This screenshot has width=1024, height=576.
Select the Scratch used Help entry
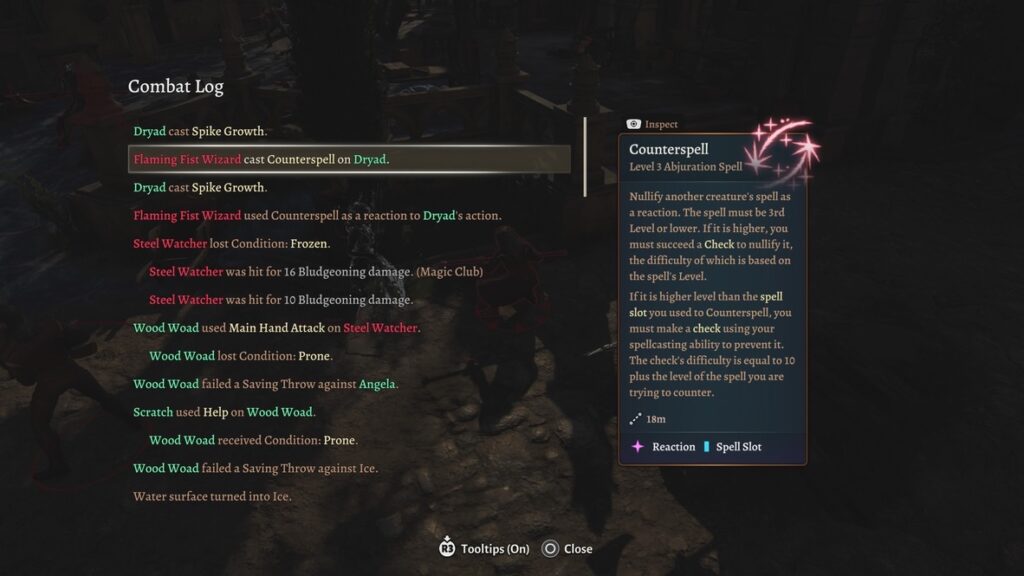225,412
